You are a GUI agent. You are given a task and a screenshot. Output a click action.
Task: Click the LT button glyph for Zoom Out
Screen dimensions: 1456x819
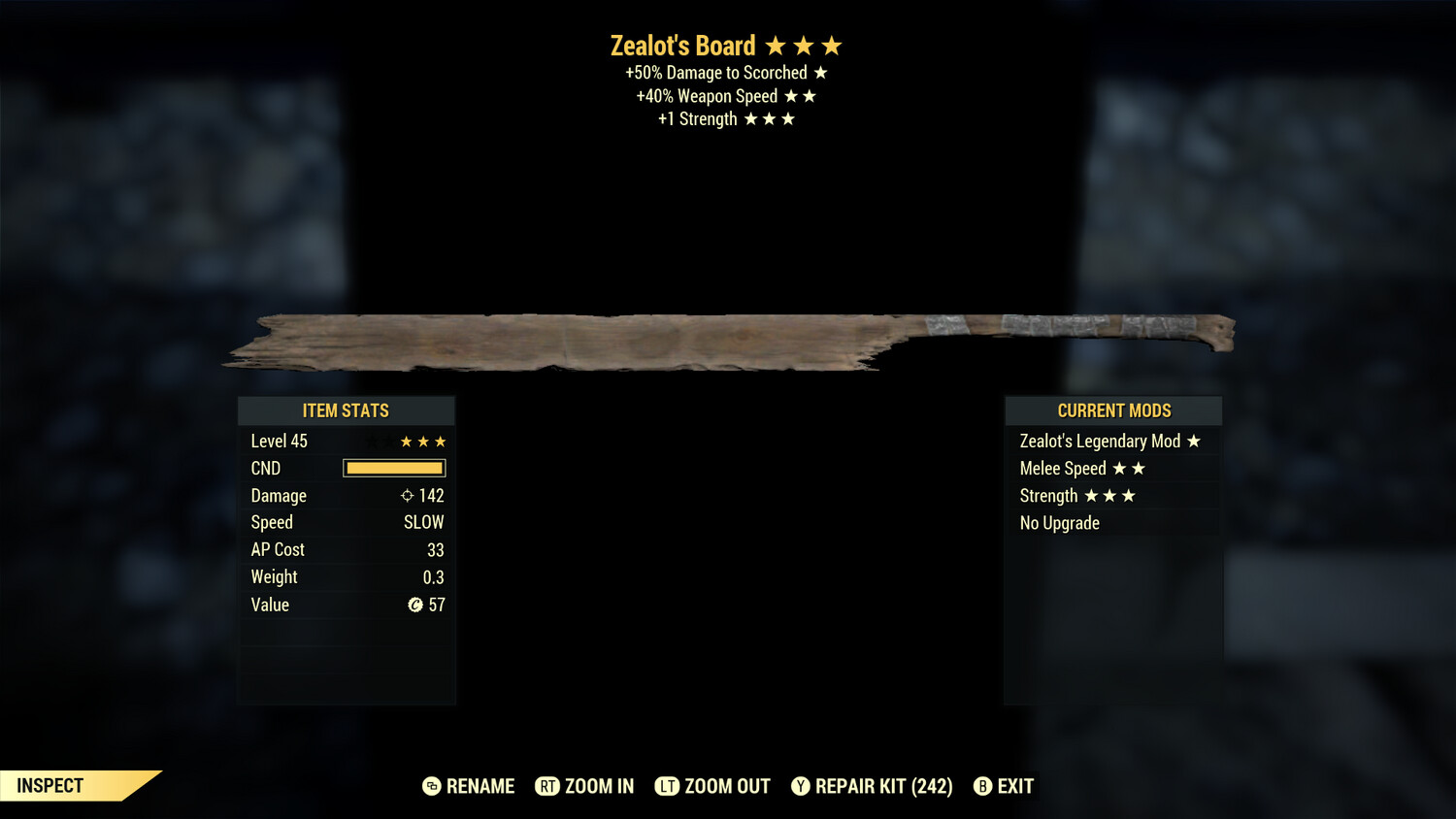click(x=668, y=786)
